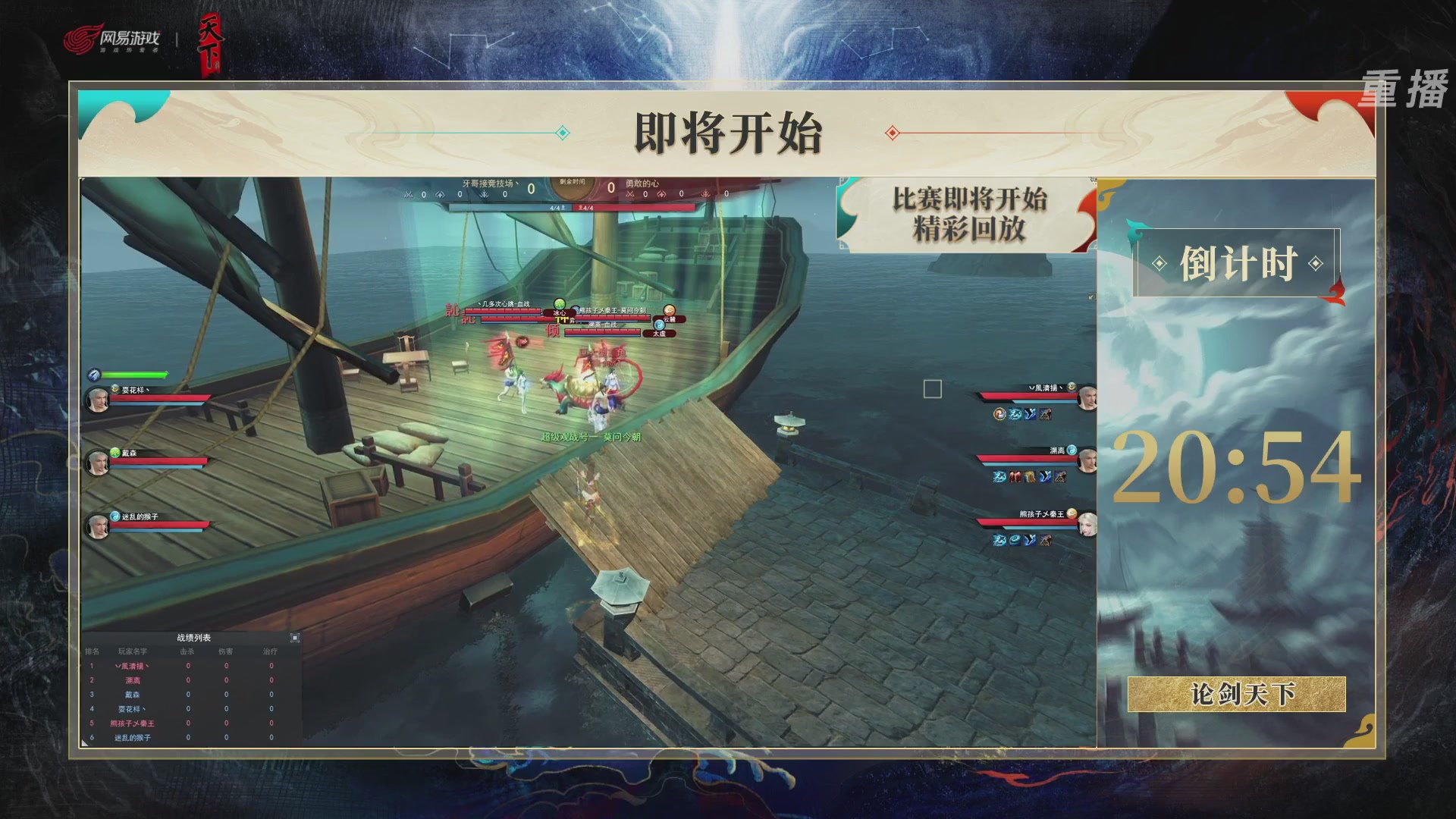1456x819 pixels.
Task: Click 風清揚's character portrait
Action: click(1088, 397)
